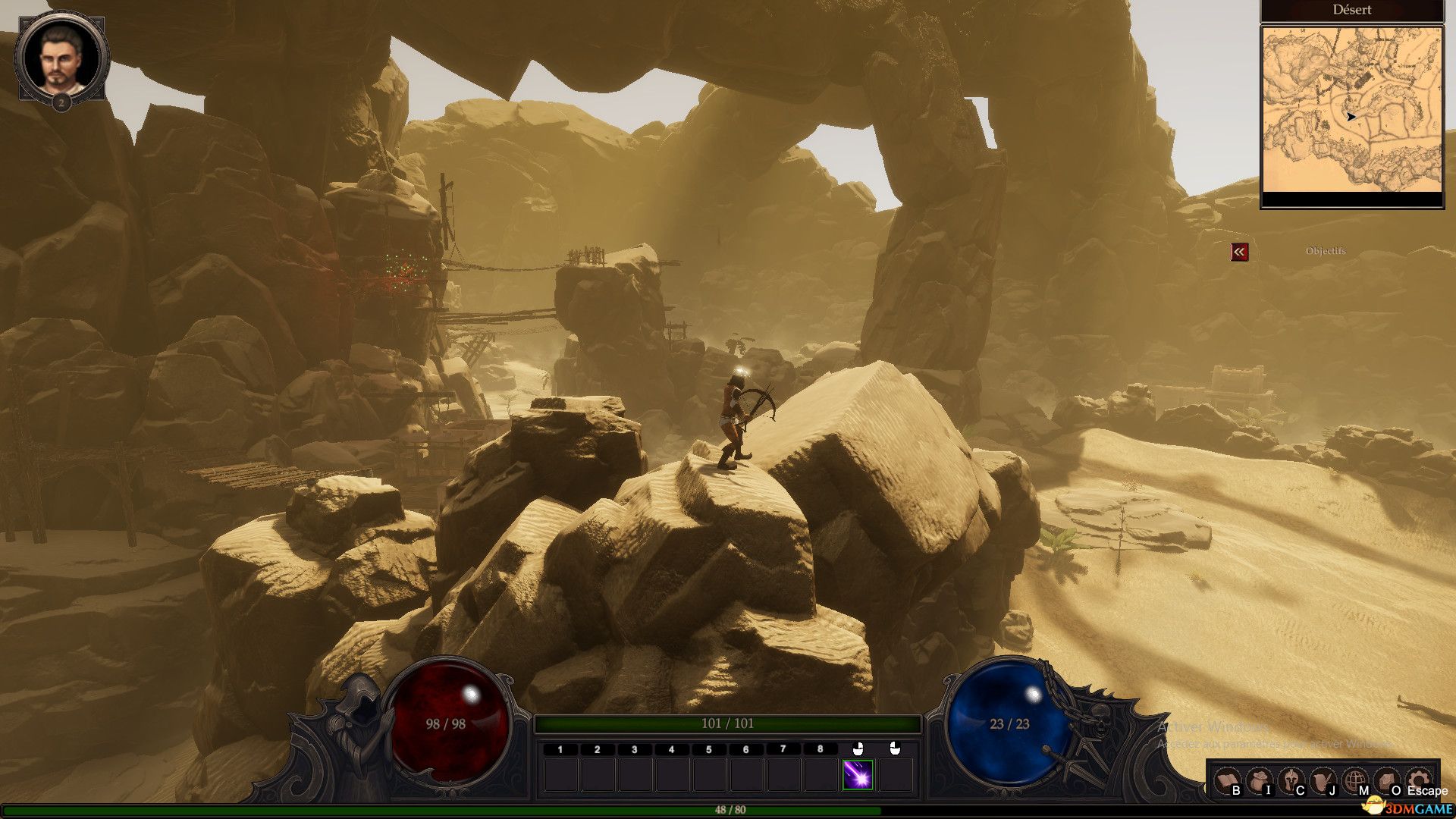Open the Désert minimap
The height and width of the screenshot is (819, 1456).
coord(1351,109)
